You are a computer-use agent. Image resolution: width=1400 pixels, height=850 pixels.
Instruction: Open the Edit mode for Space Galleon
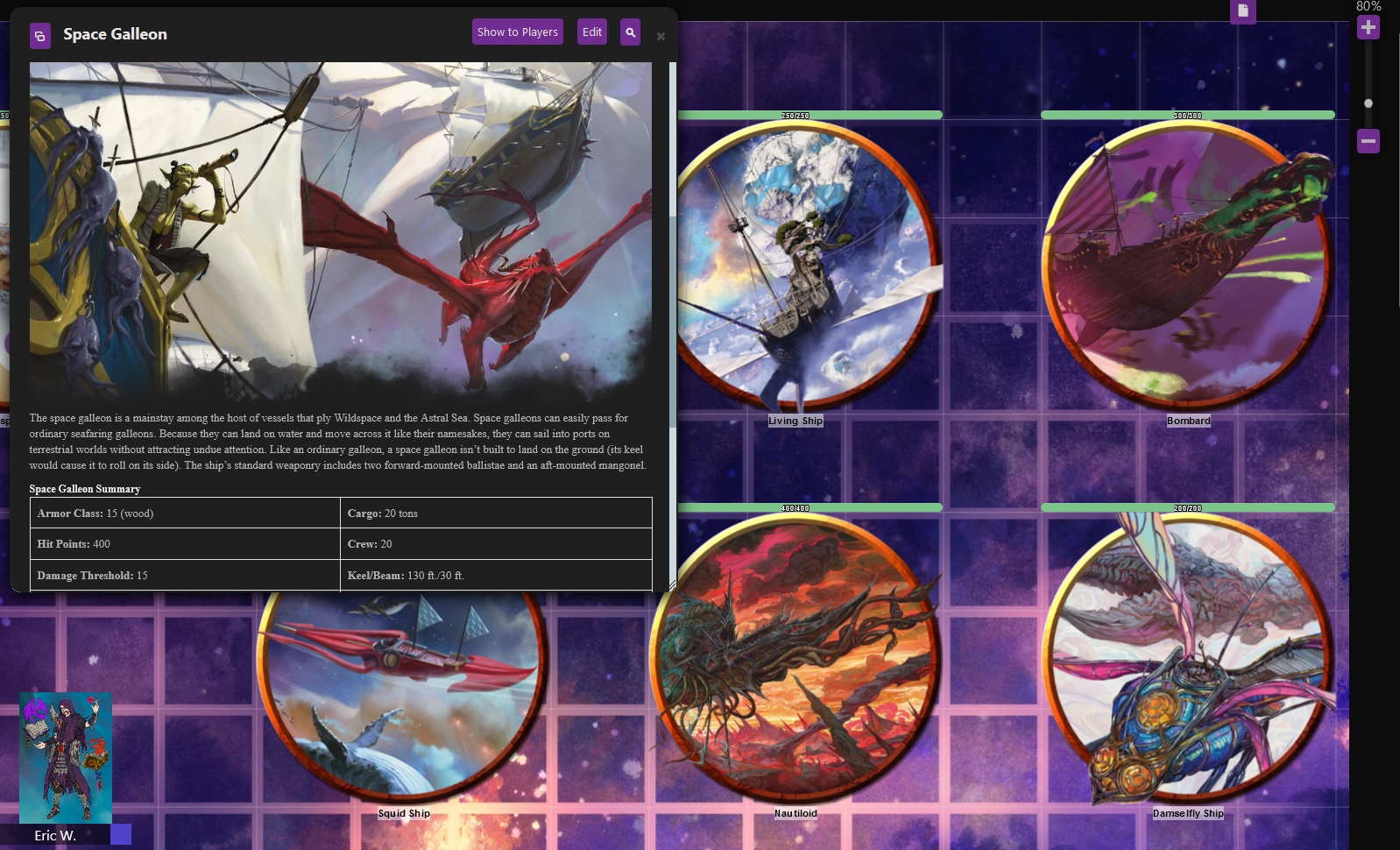pyautogui.click(x=592, y=31)
